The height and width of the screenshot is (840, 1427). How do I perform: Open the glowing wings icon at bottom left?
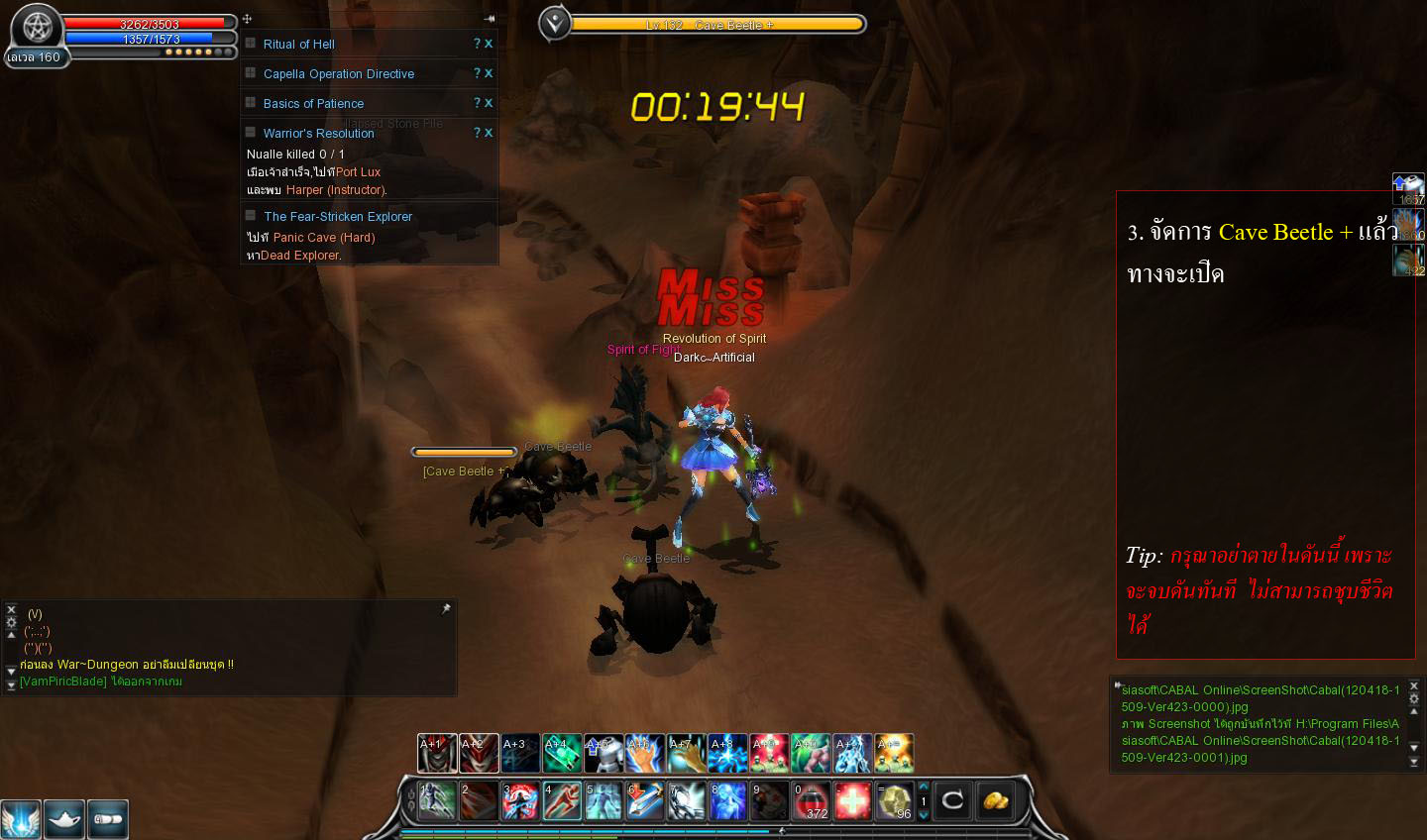click(x=21, y=819)
